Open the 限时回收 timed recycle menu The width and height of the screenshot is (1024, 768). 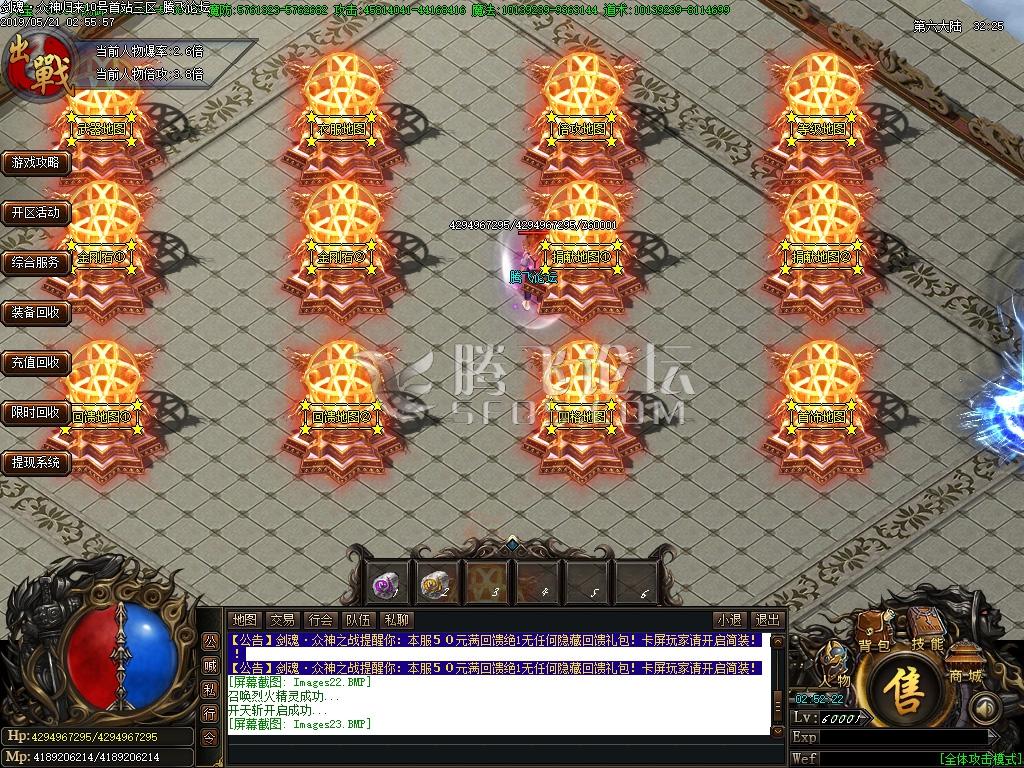tap(36, 413)
